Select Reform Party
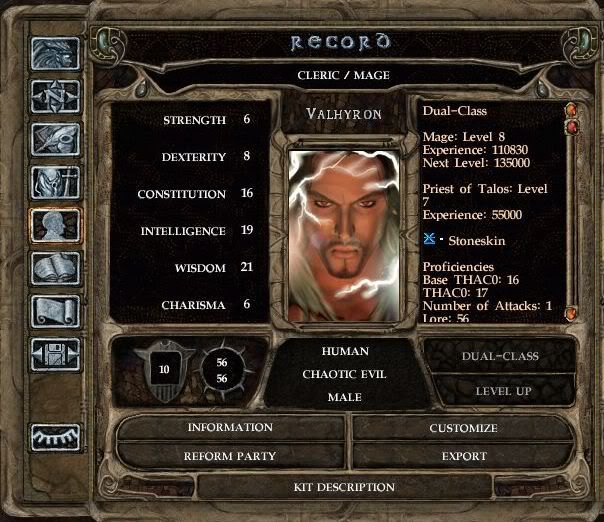Image resolution: width=604 pixels, height=522 pixels. coord(230,456)
